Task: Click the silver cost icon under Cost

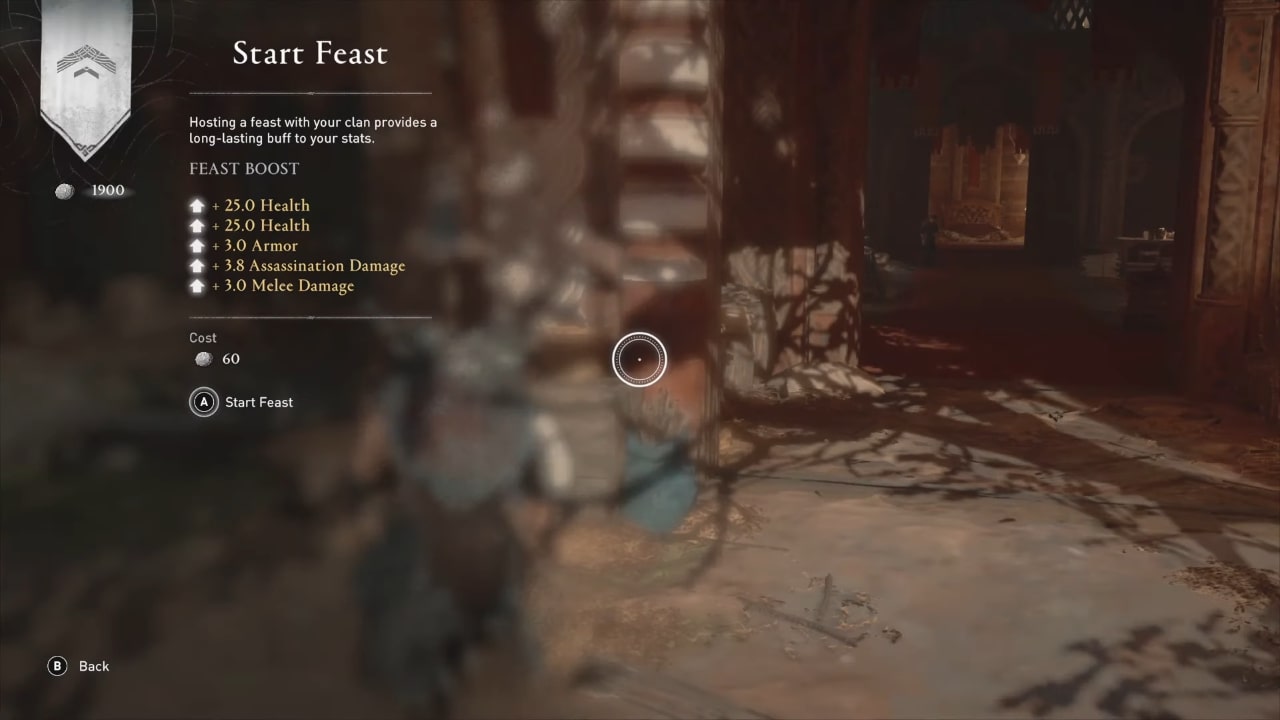Action: [x=203, y=359]
